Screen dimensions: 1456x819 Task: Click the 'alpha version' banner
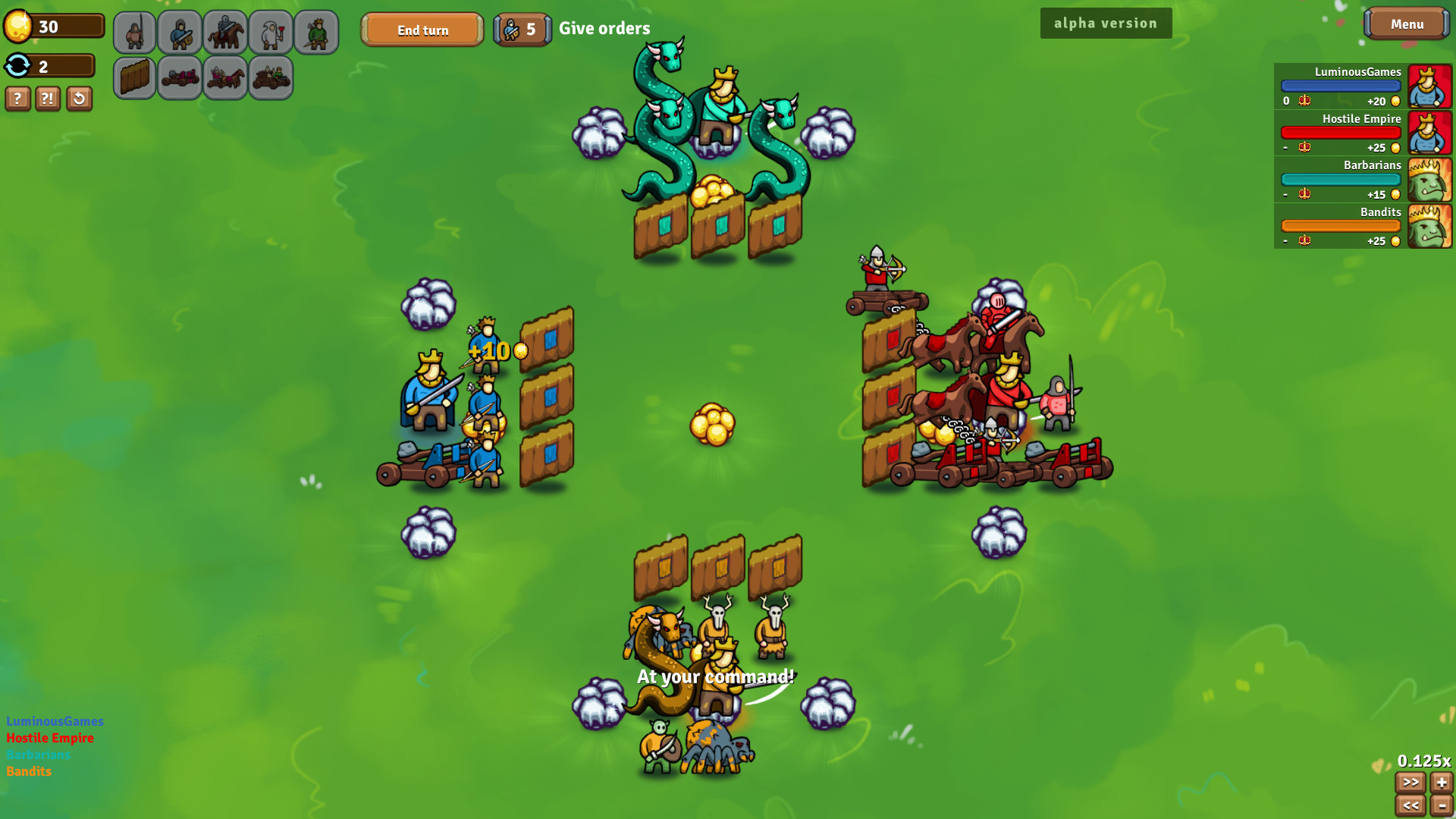(x=1106, y=23)
